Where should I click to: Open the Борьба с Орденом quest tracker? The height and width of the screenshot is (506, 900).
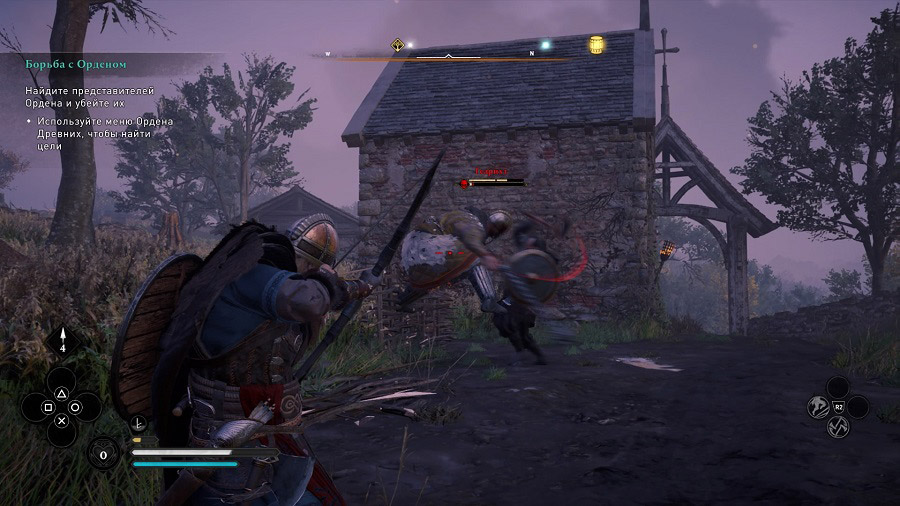click(76, 64)
